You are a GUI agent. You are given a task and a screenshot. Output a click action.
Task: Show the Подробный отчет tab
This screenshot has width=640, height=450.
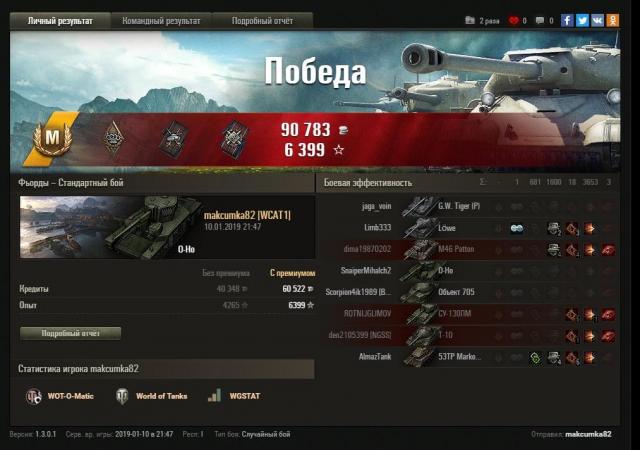pos(262,20)
